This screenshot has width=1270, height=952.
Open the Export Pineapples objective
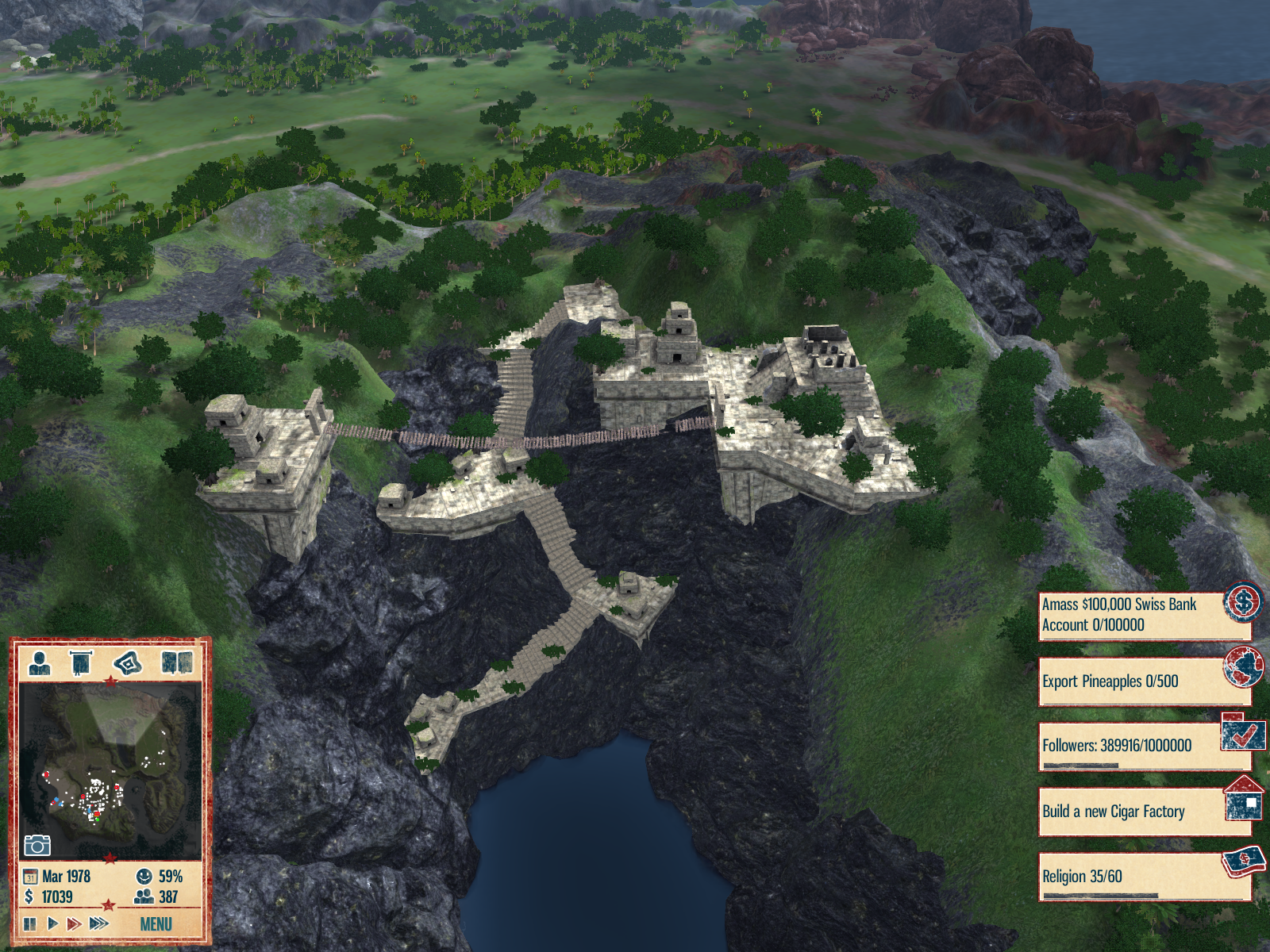point(1143,681)
